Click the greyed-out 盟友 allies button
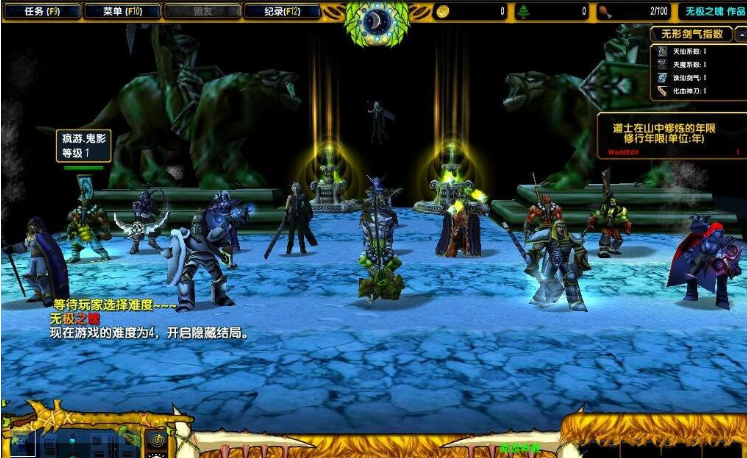This screenshot has height=458, width=747. 200,11
